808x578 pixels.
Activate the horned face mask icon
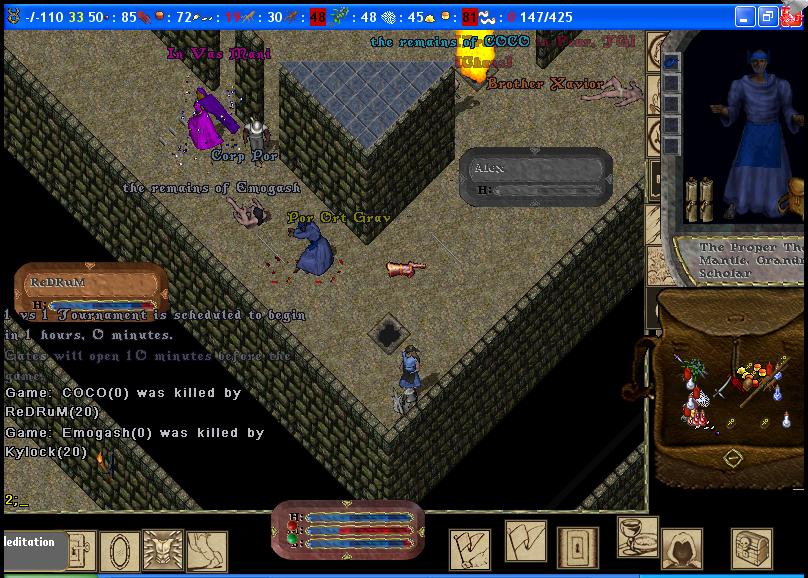click(x=163, y=550)
